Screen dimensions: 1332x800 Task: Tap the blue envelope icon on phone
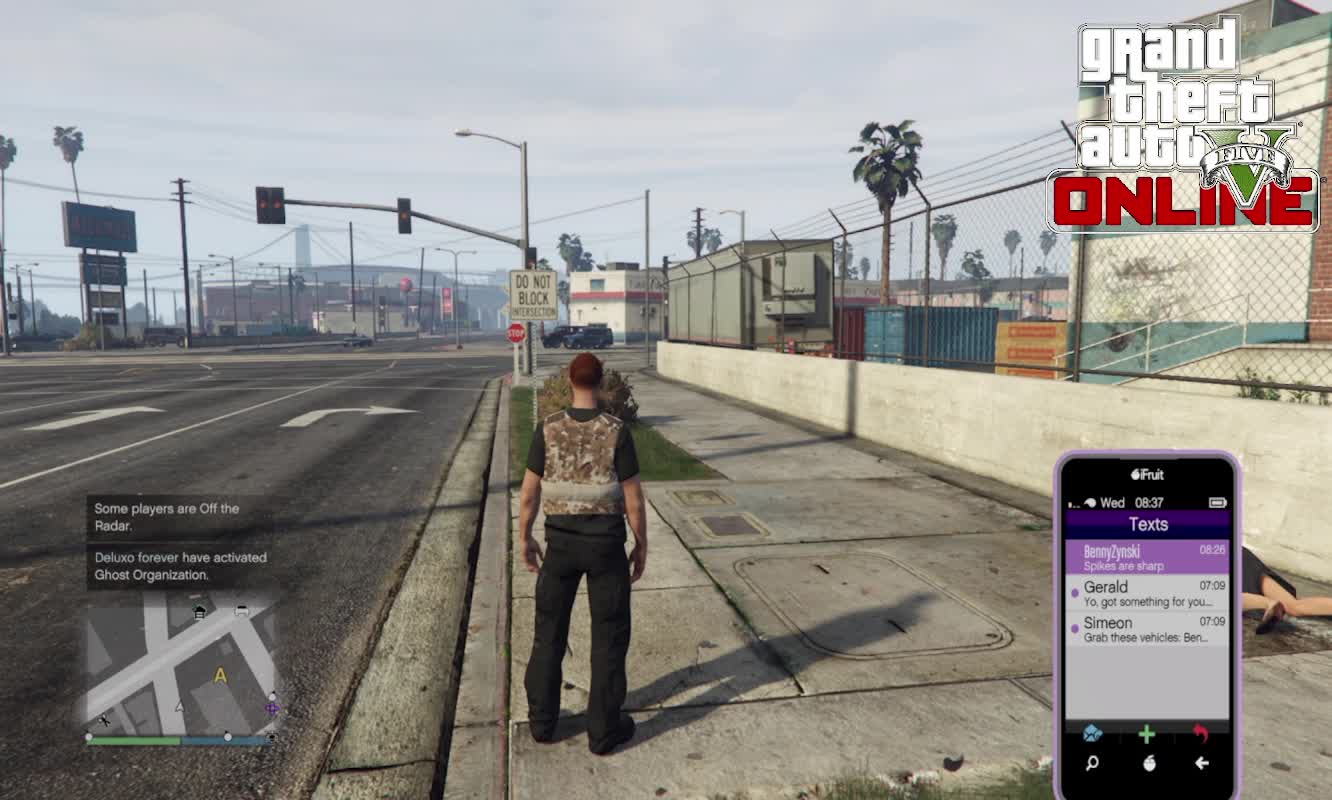click(x=1092, y=734)
